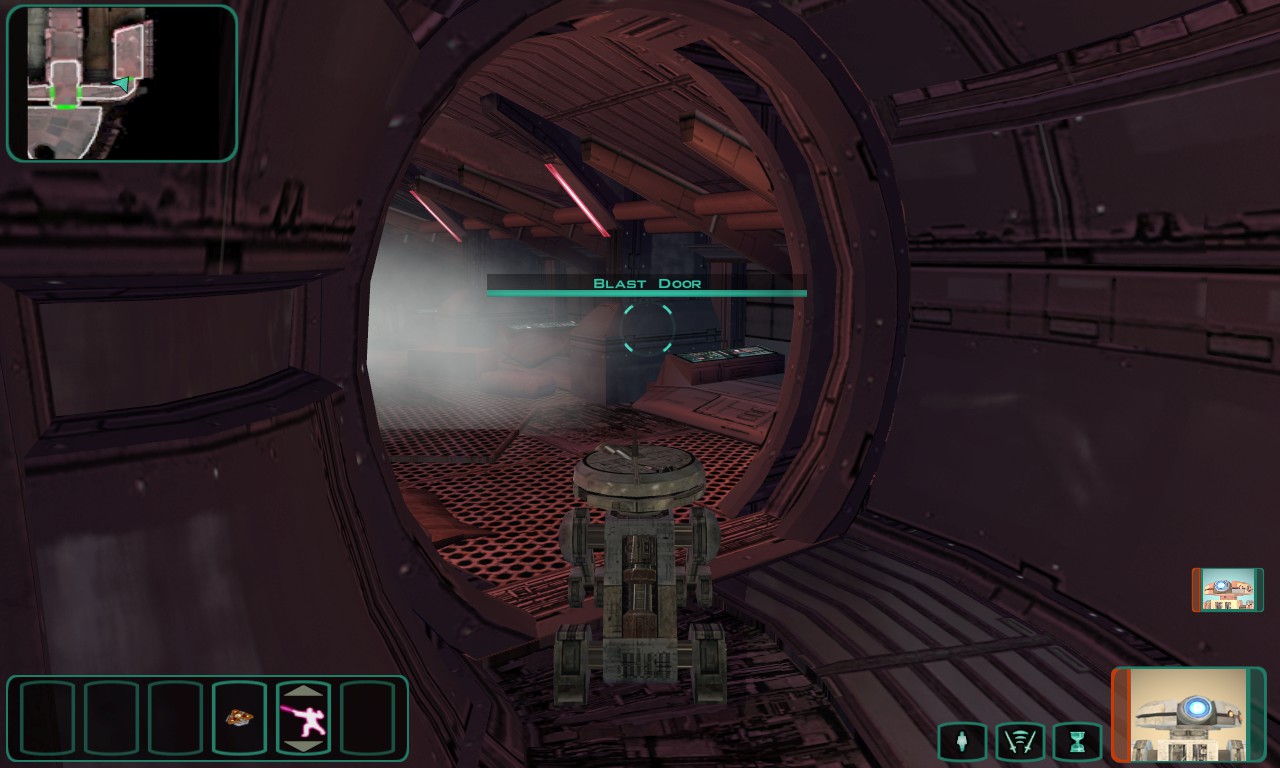Image resolution: width=1280 pixels, height=768 pixels.
Task: Select the small droid party portrait
Action: click(x=1227, y=590)
